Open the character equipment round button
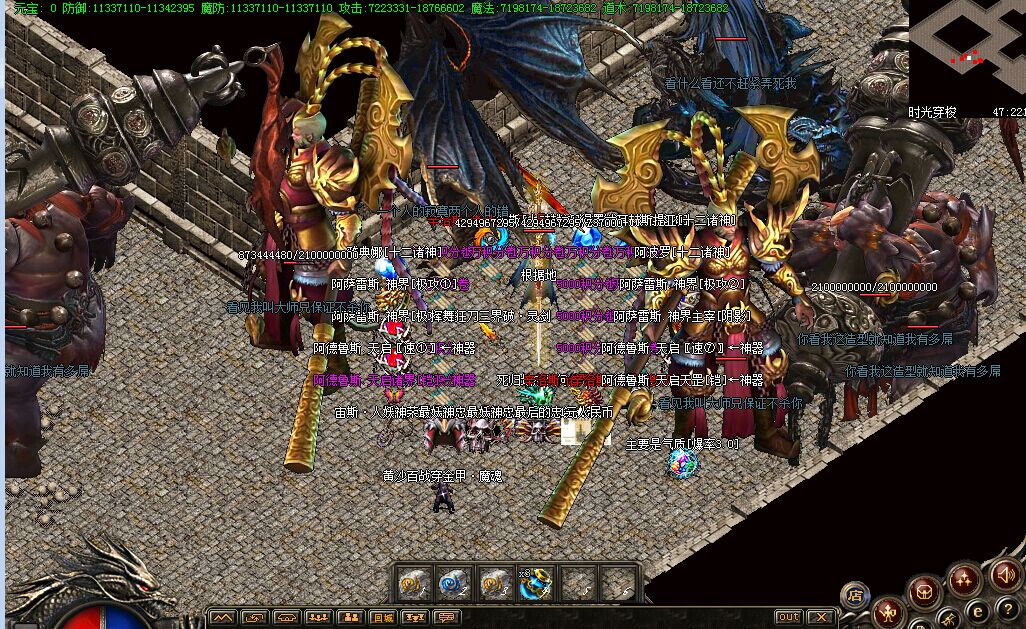This screenshot has width=1026, height=629. 888,611
